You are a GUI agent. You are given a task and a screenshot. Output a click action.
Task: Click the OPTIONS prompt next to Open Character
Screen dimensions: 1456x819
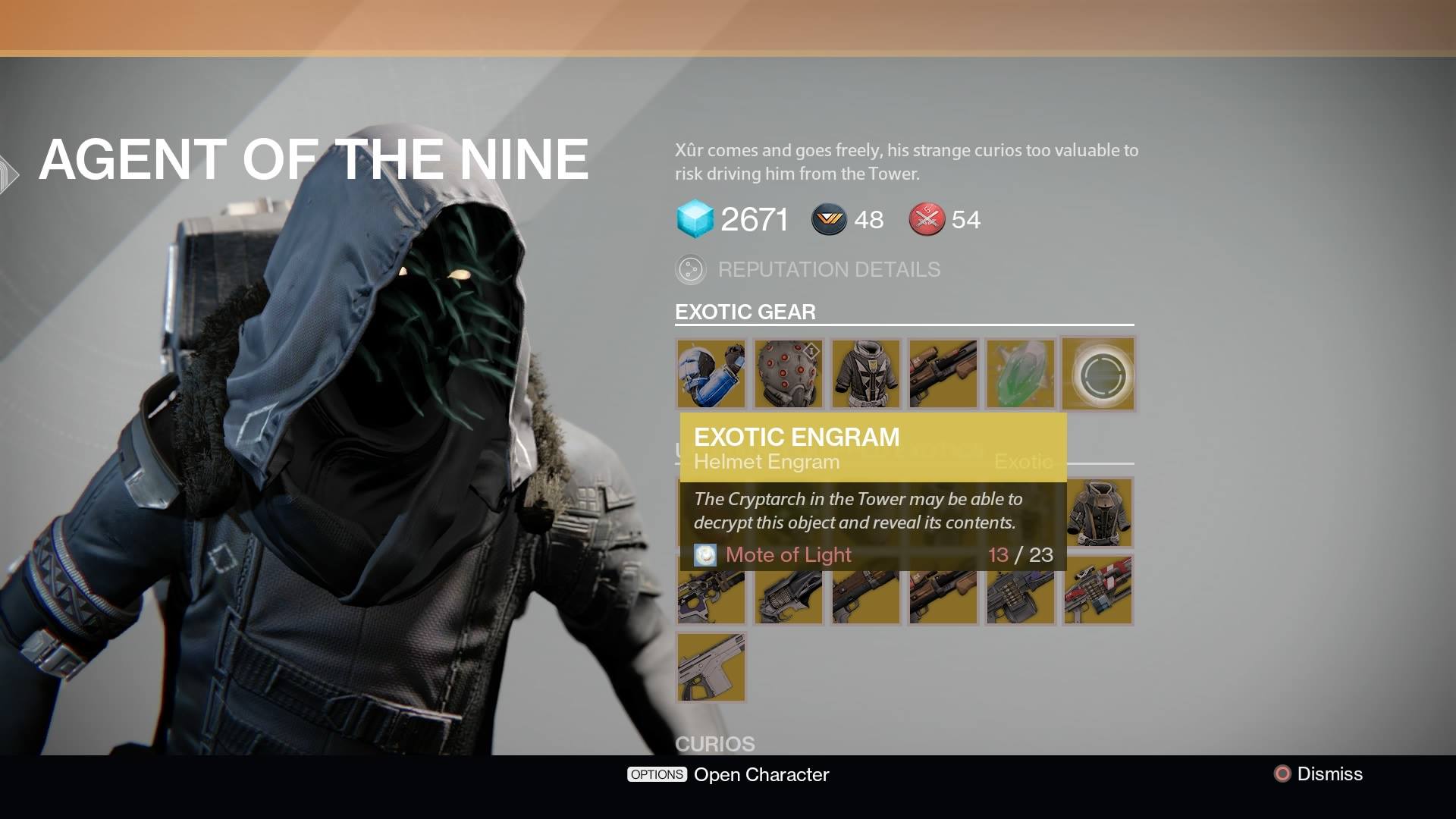click(656, 774)
